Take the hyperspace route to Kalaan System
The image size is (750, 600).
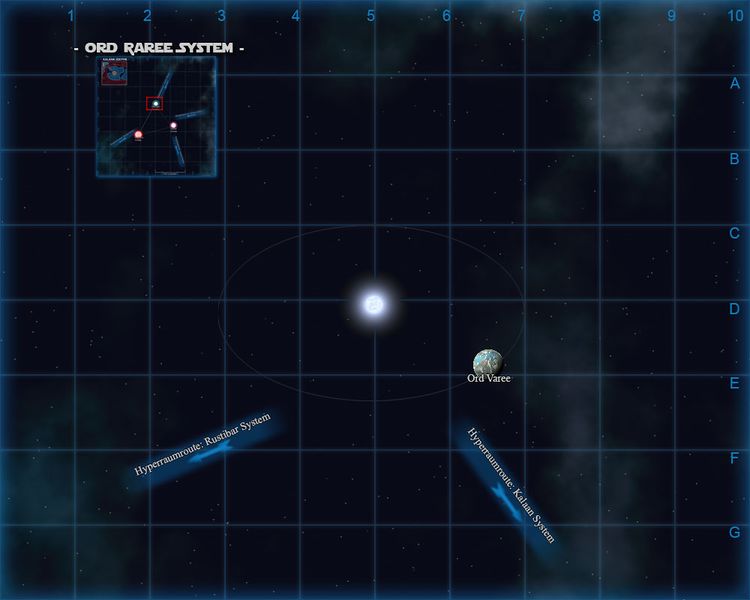click(x=510, y=486)
